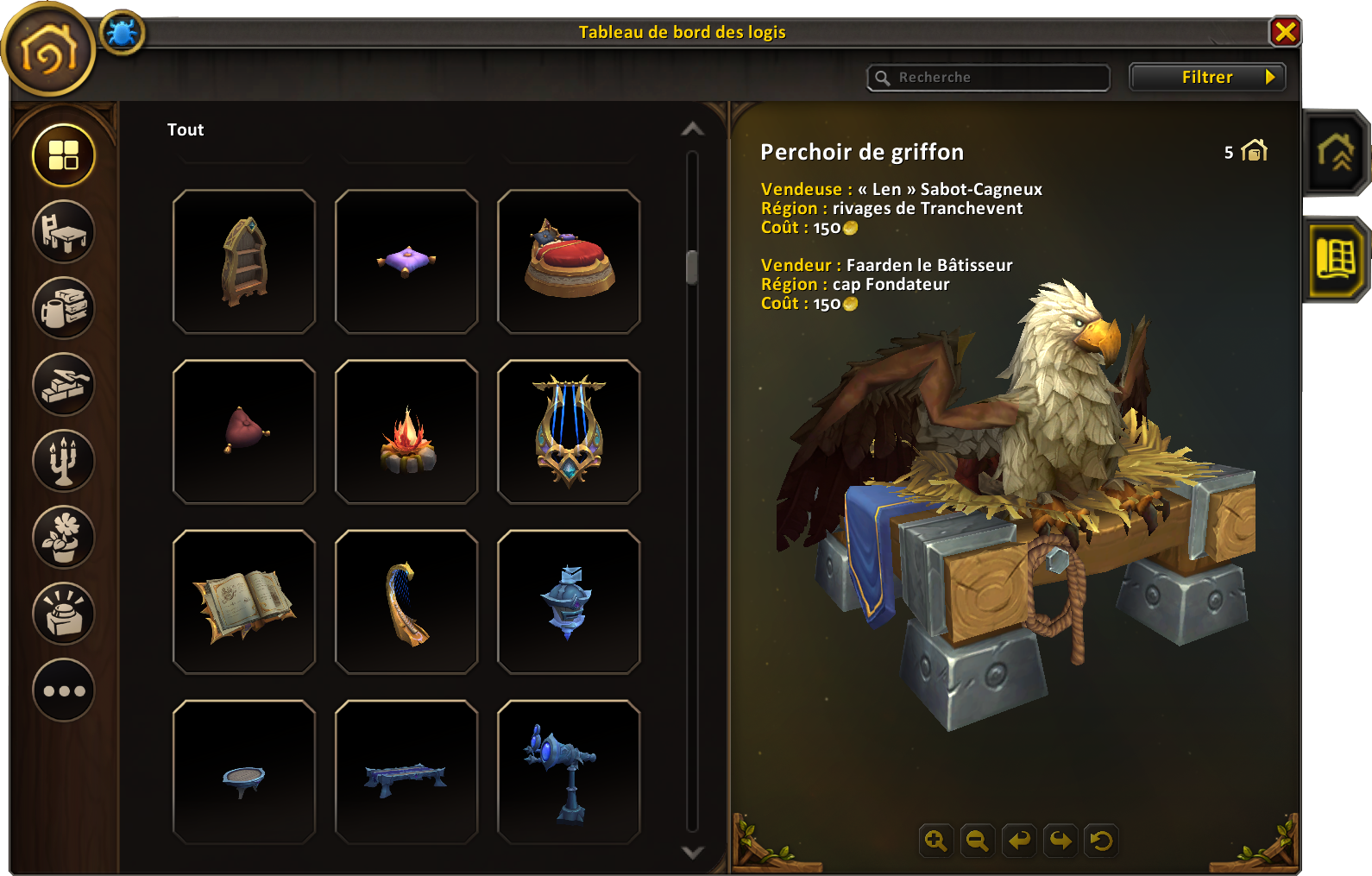Select the Tout all-items category
This screenshot has width=1372, height=876.
click(x=64, y=155)
